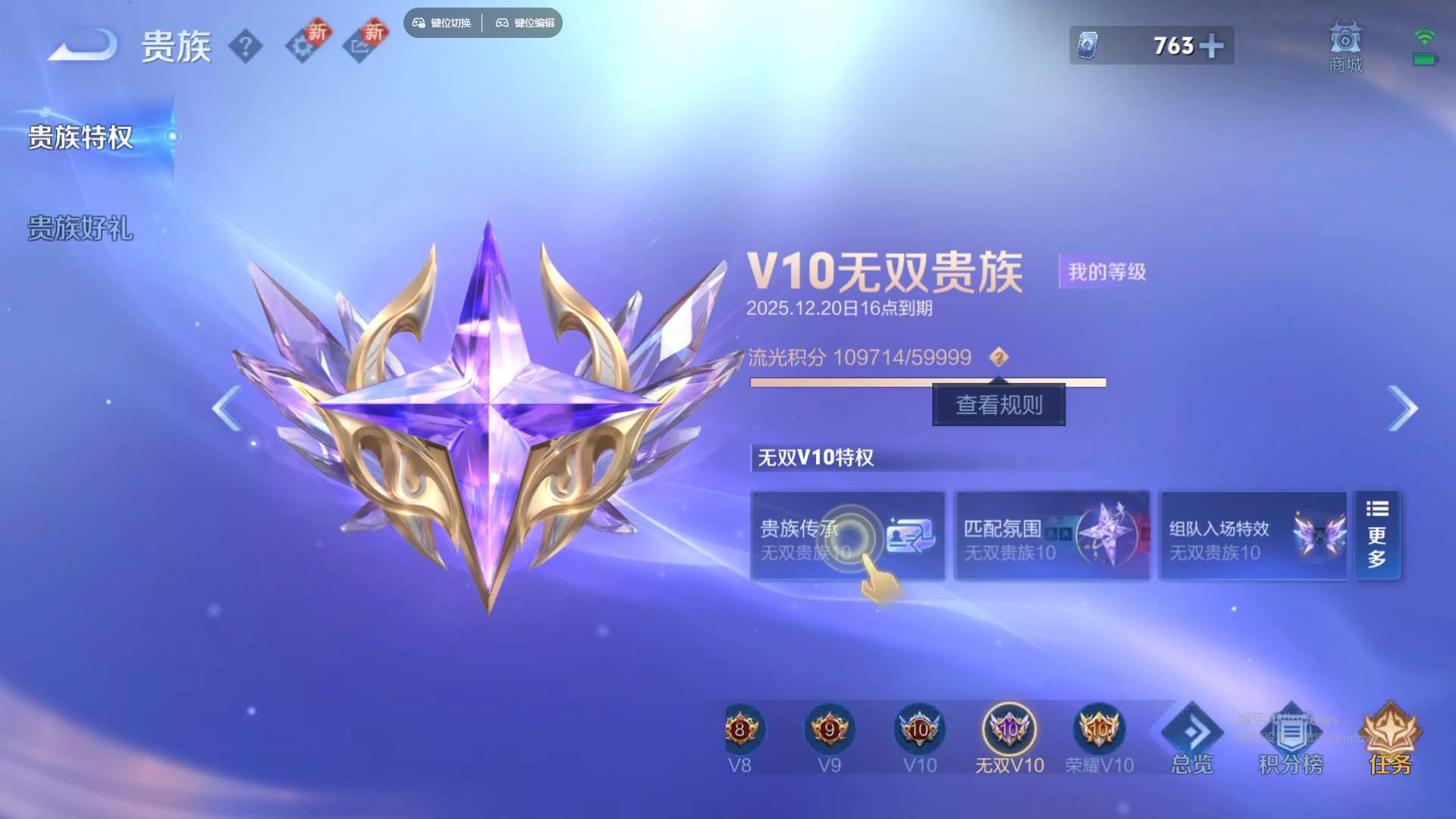Click the 我的等级 button

(x=1104, y=271)
